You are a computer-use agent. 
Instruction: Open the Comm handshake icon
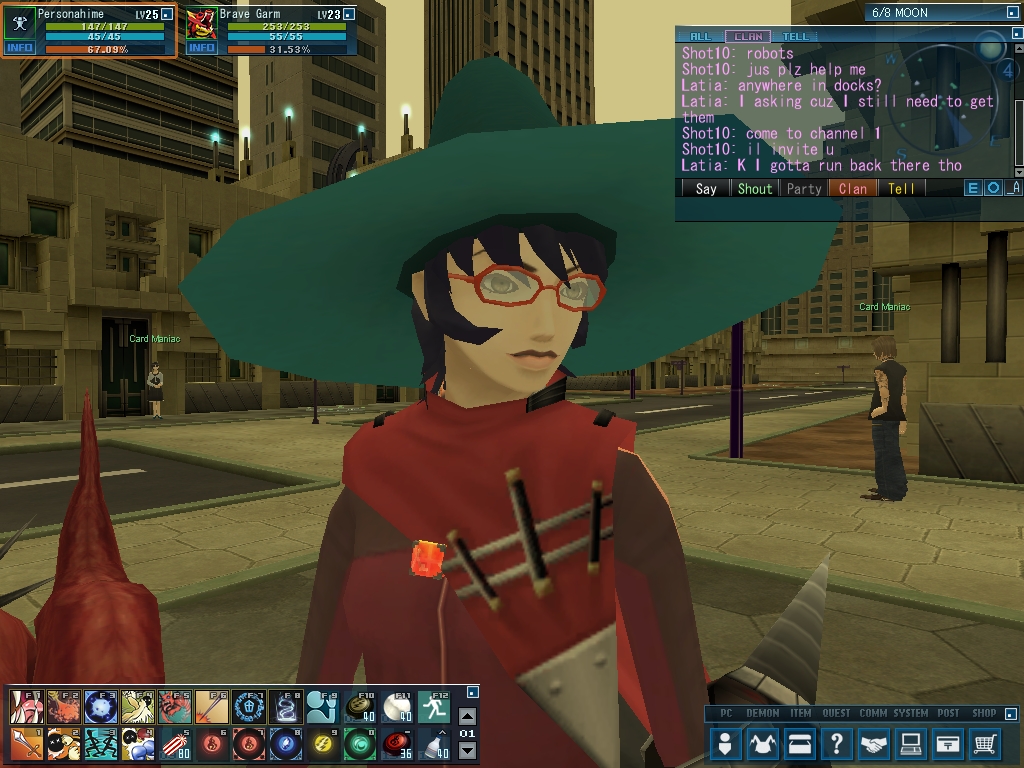[x=874, y=744]
